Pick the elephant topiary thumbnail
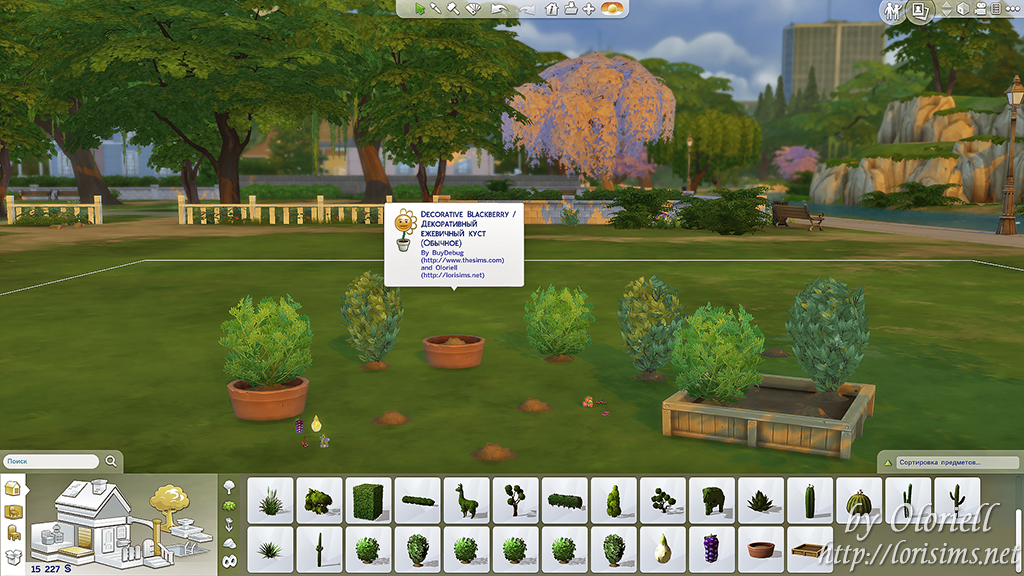The width and height of the screenshot is (1024, 576). point(712,500)
